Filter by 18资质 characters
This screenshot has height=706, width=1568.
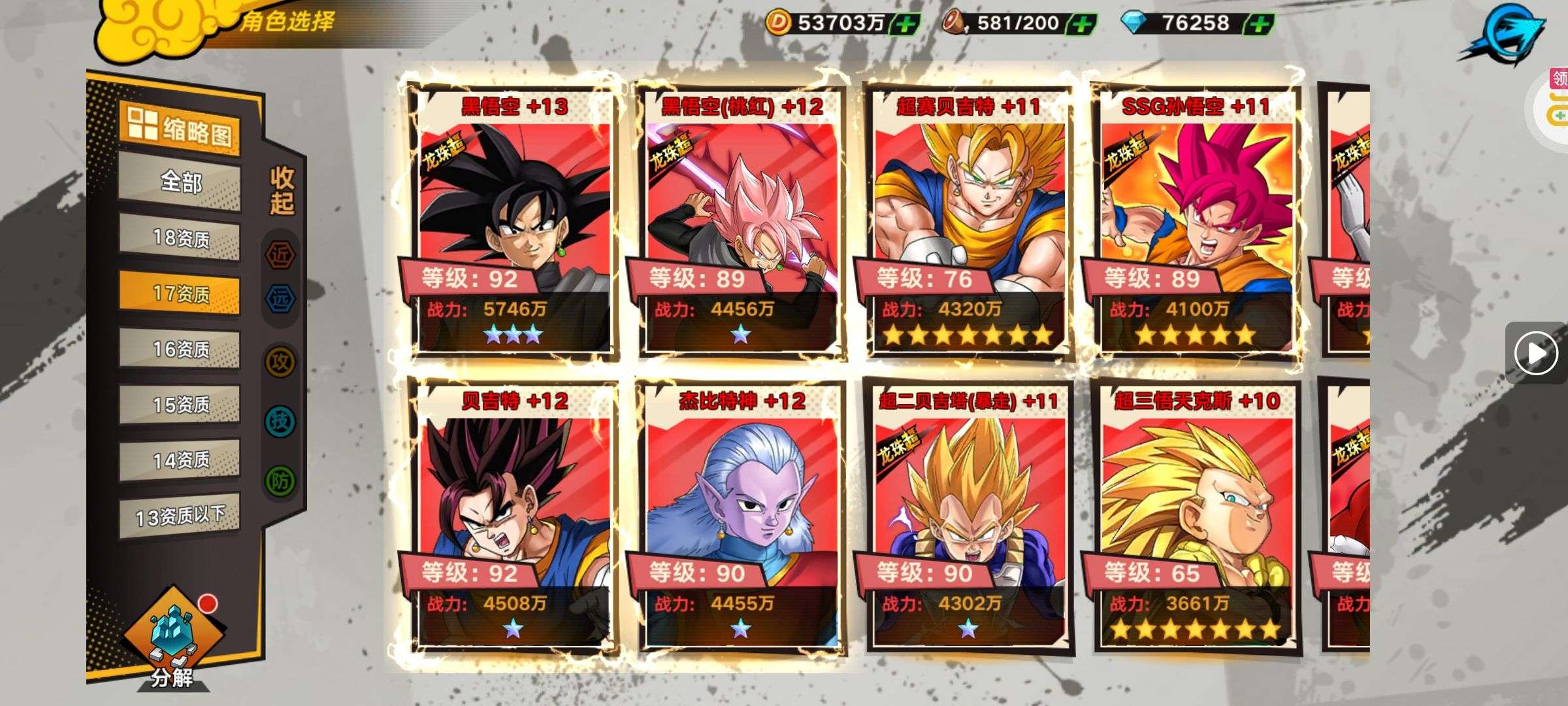pyautogui.click(x=180, y=238)
